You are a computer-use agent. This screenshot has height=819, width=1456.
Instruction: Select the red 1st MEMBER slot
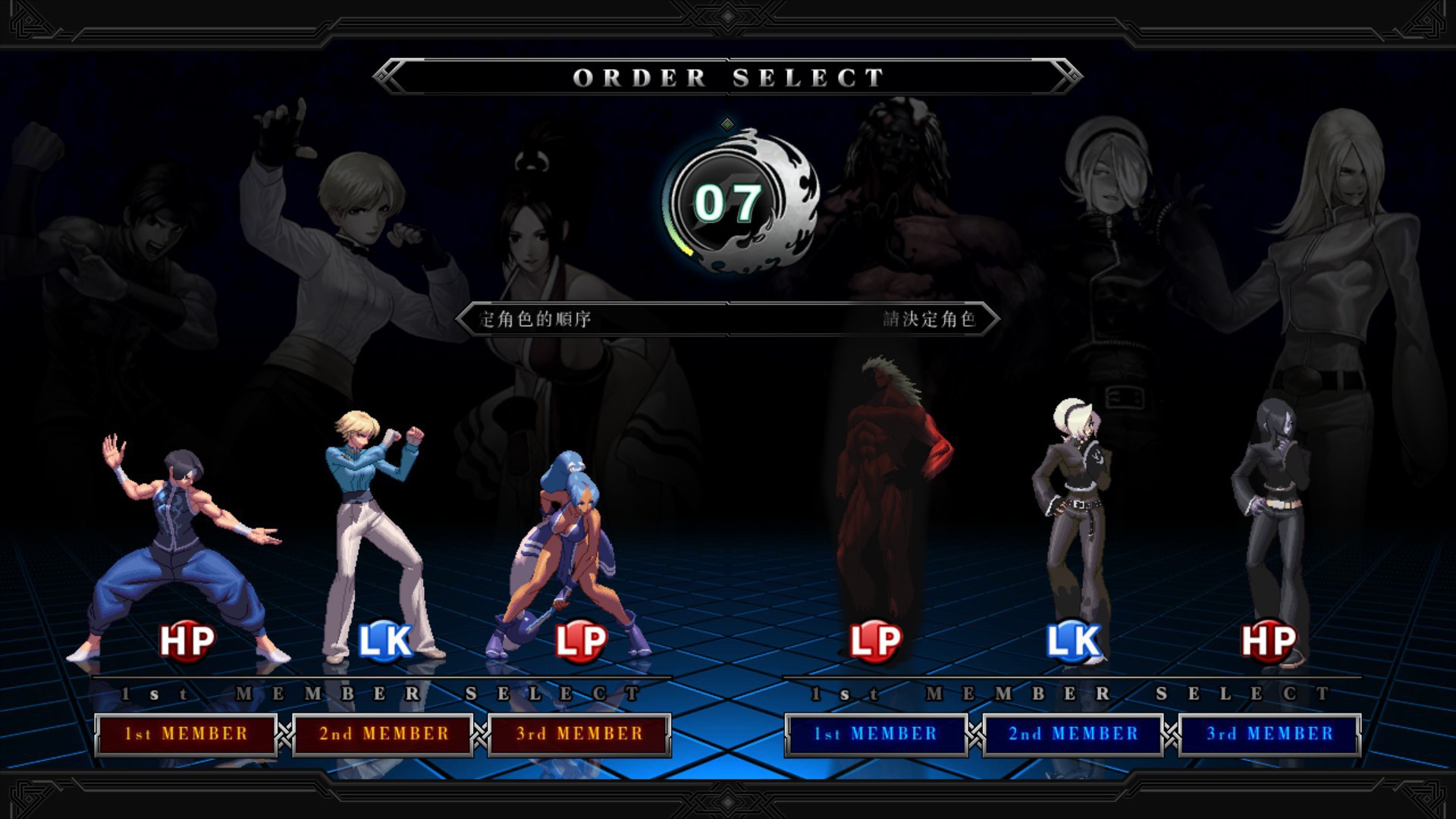pos(186,734)
